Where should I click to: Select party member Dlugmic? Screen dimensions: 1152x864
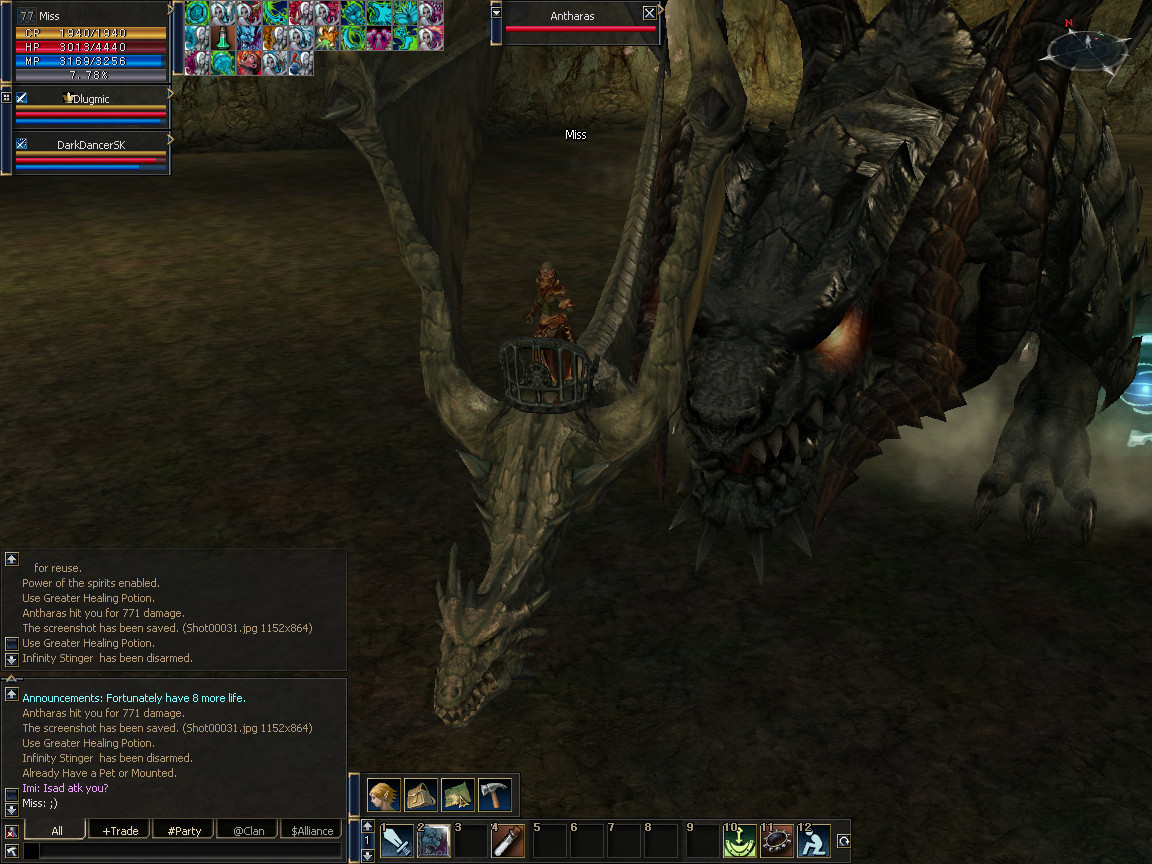91,99
